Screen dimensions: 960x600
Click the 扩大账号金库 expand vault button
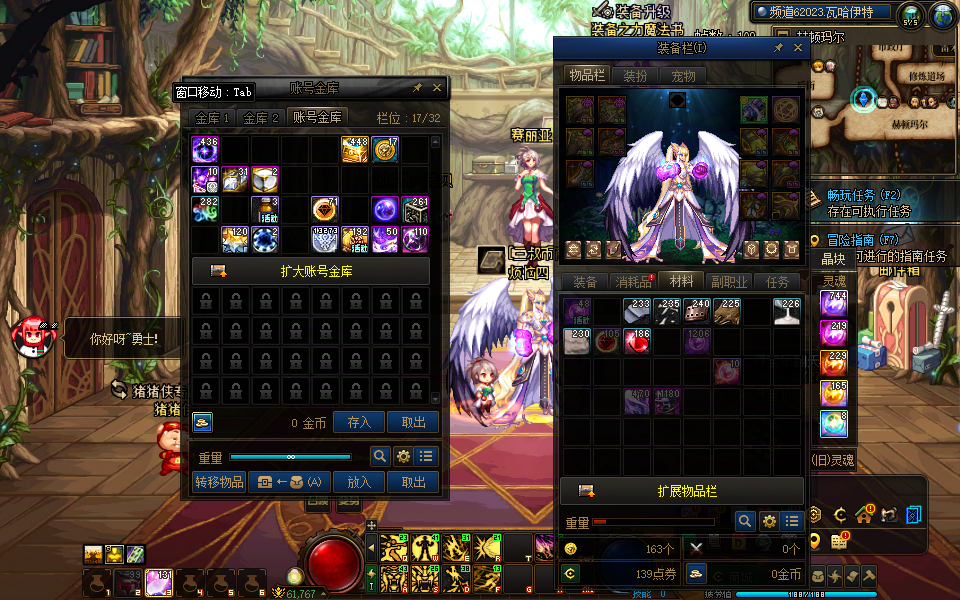pos(311,271)
